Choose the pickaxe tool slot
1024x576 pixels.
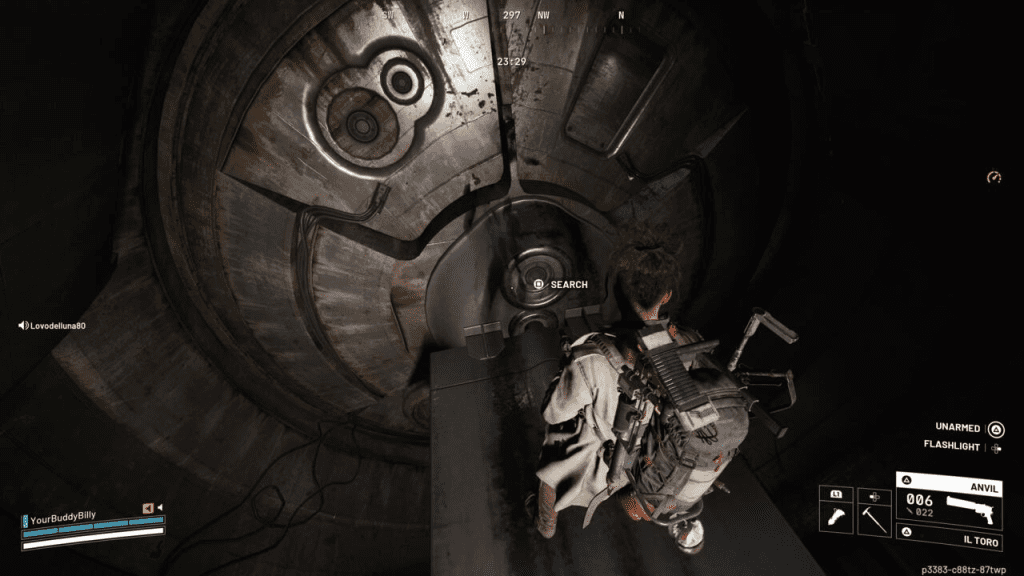(874, 508)
